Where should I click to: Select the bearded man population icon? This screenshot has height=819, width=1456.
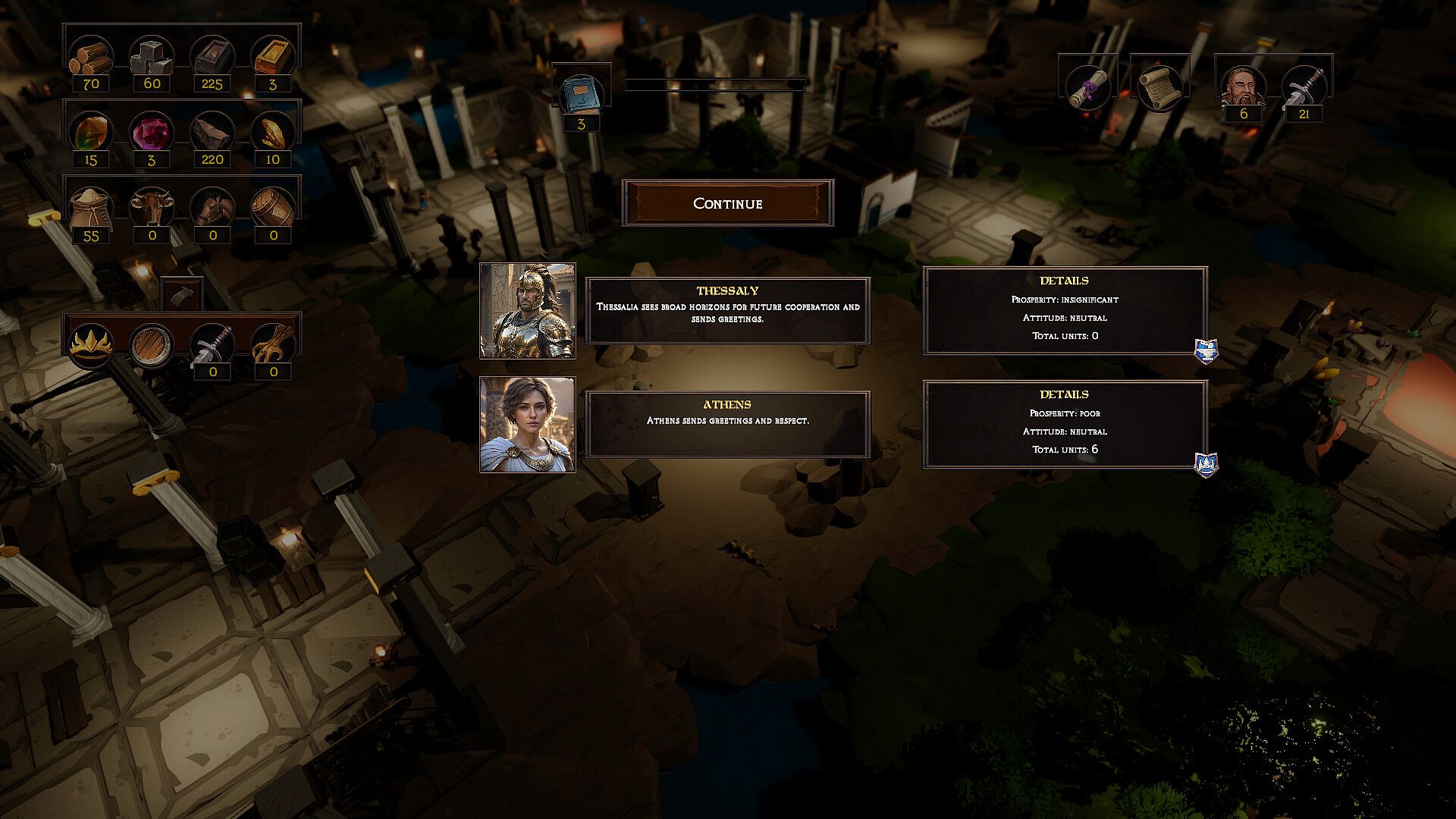[x=1243, y=86]
